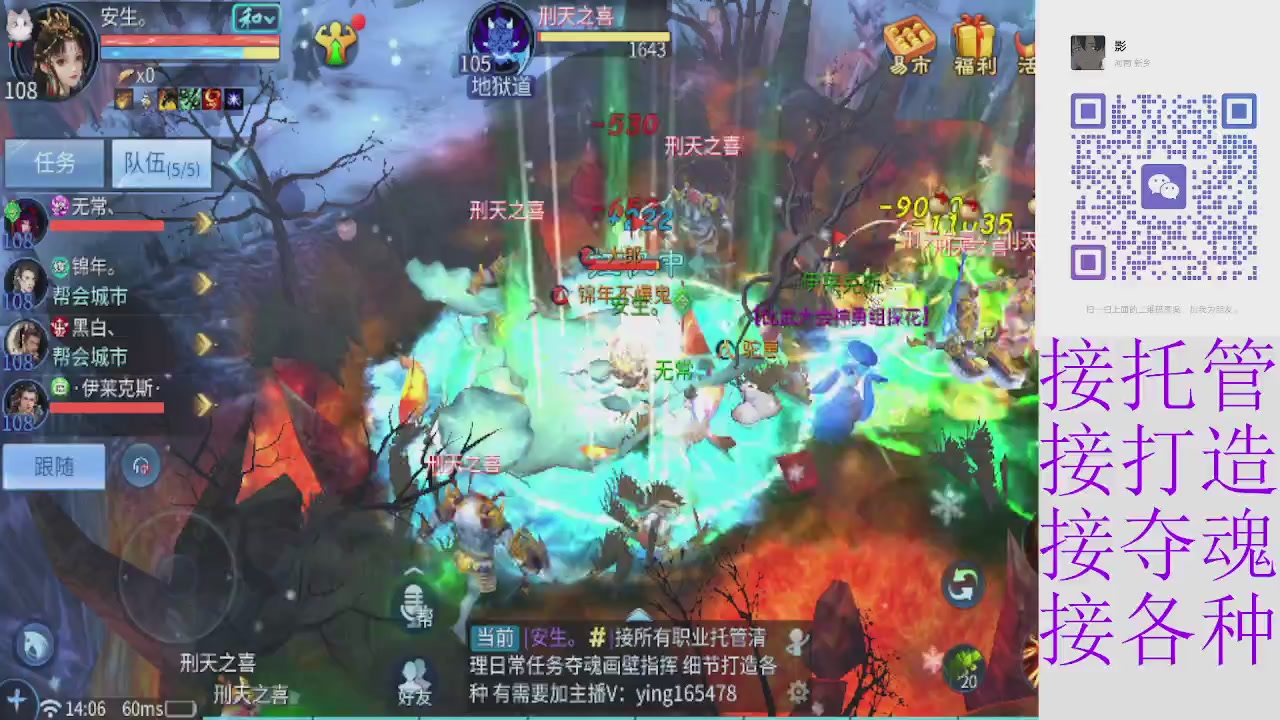Click the 跟随 follow button

pos(53,466)
